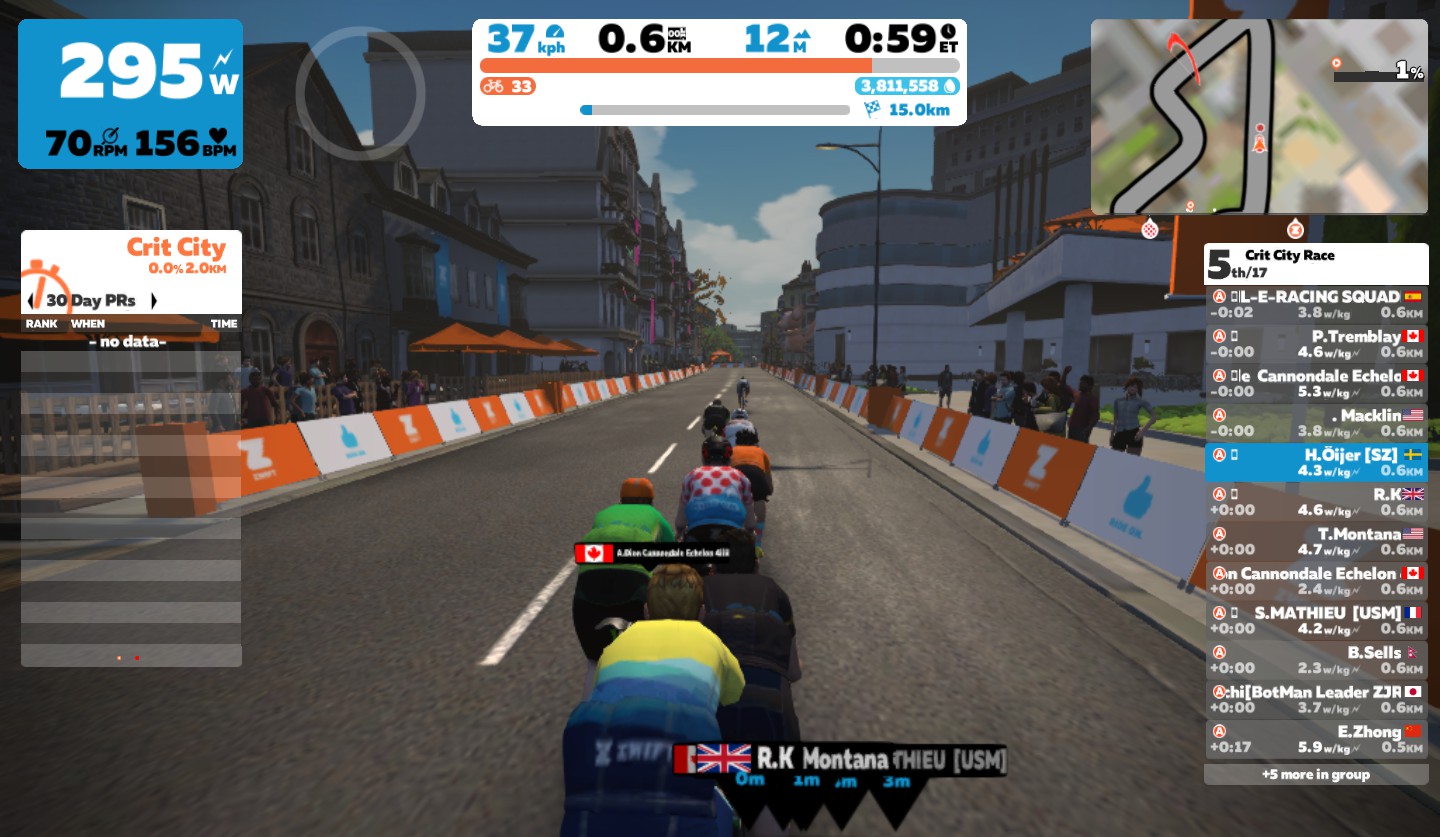1440x837 pixels.
Task: Select S.MATHIEU [USM] rider row
Action: click(1315, 620)
